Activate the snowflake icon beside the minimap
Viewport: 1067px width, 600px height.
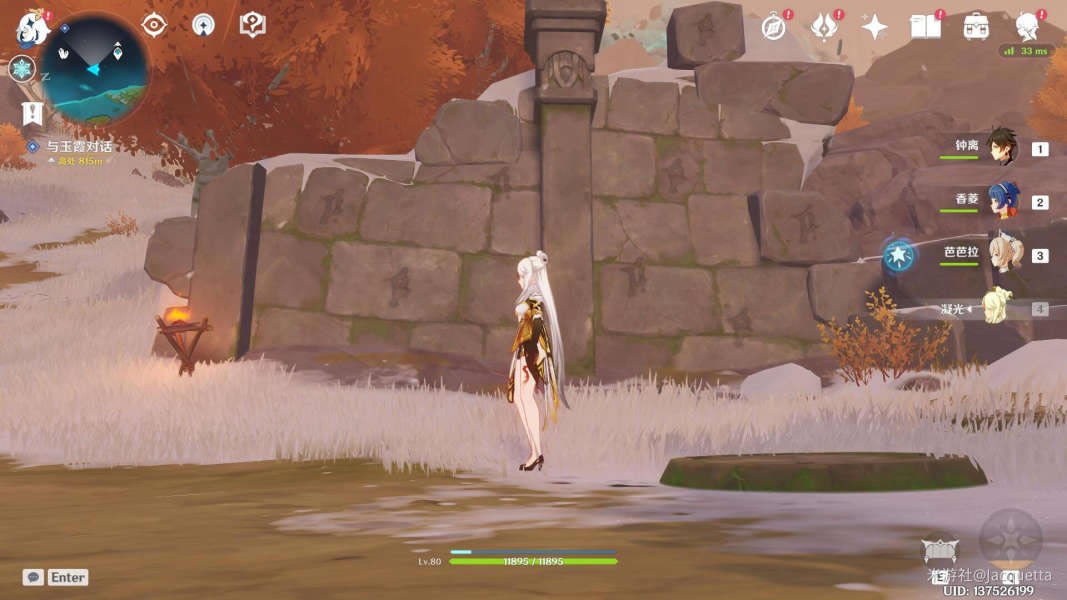tap(21, 69)
